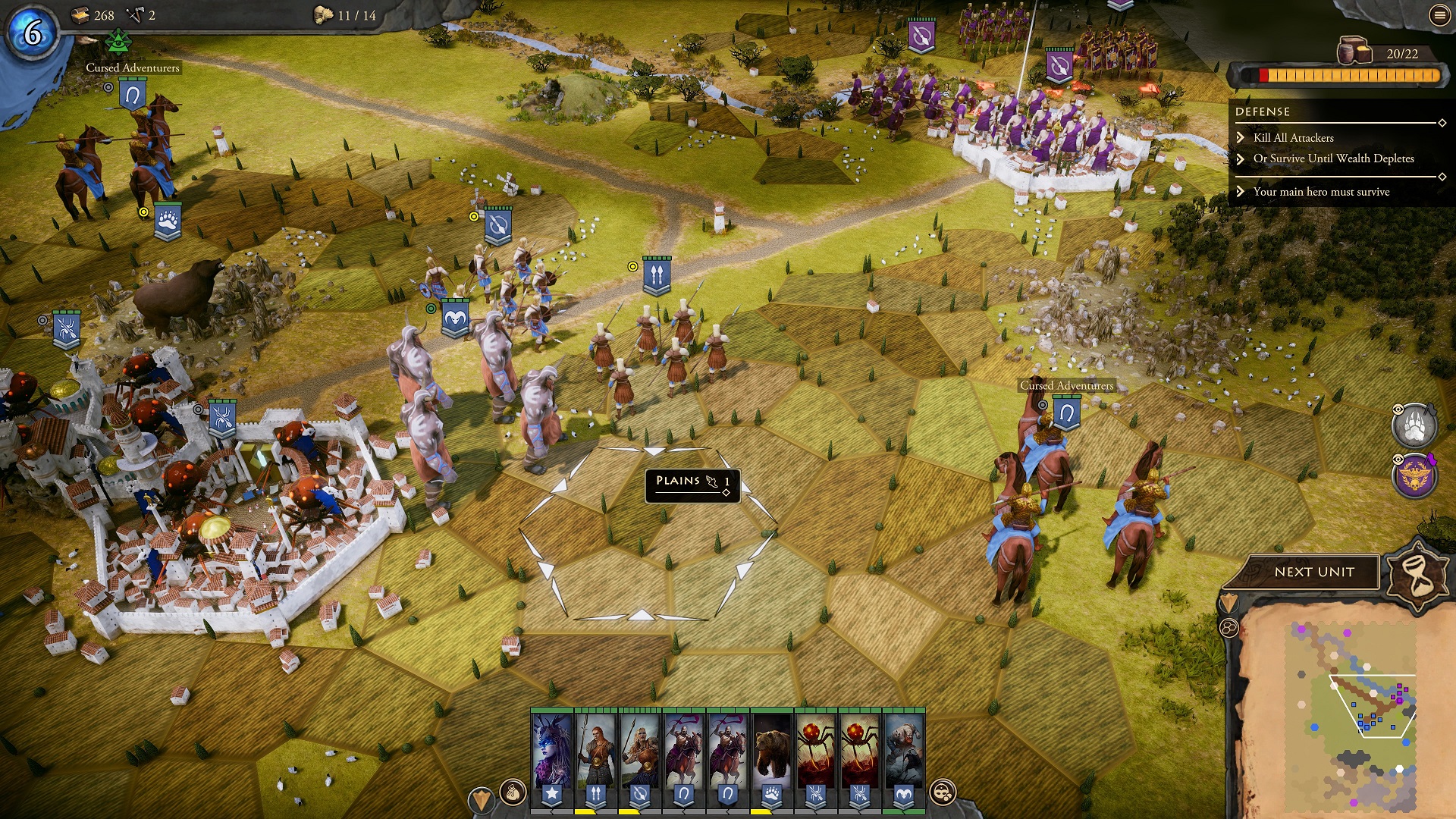The height and width of the screenshot is (819, 1456).
Task: Open the main menu hamburger button
Action: [x=1439, y=15]
